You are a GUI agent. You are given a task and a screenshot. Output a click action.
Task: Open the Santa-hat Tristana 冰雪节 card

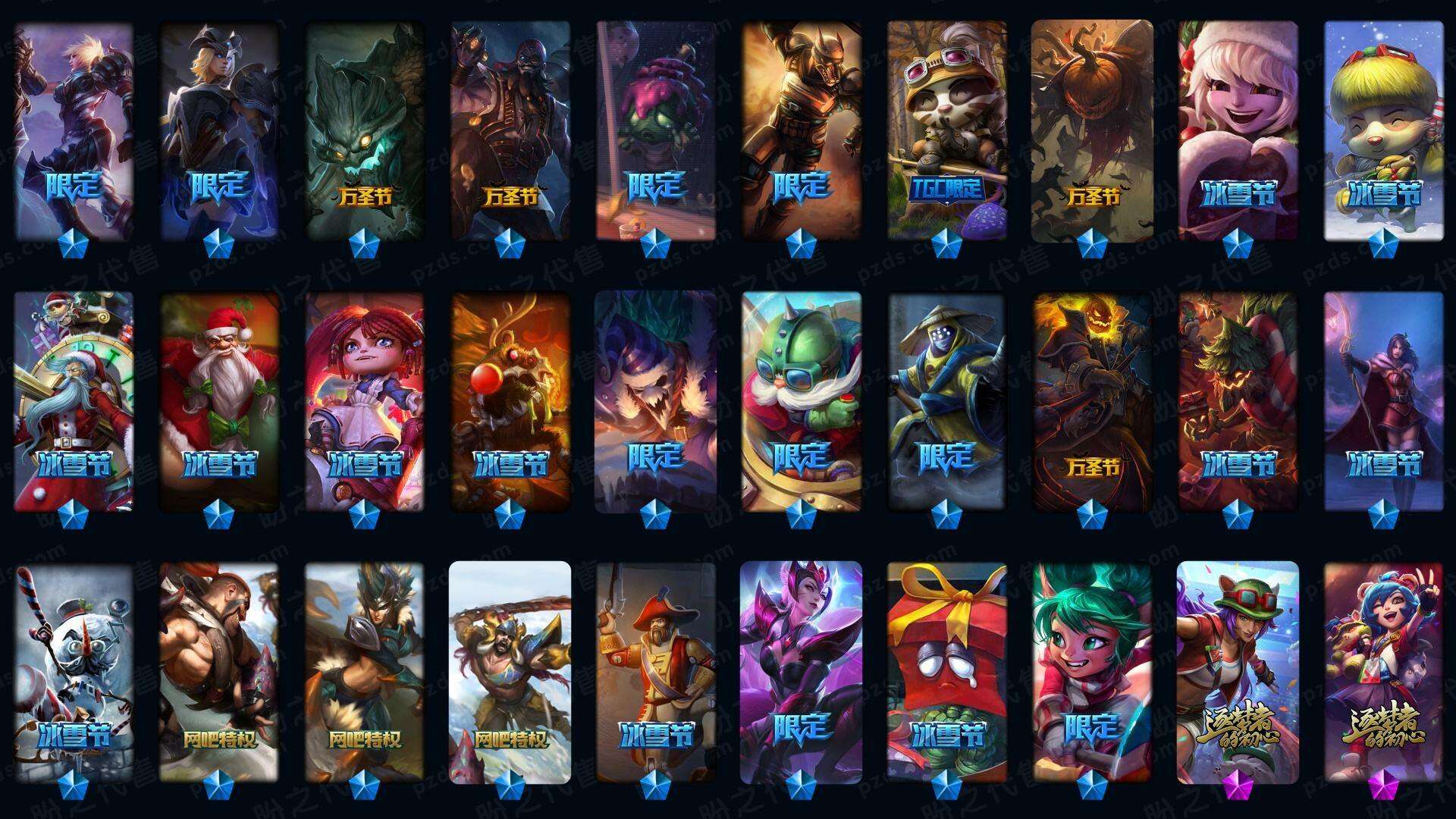point(1238,130)
